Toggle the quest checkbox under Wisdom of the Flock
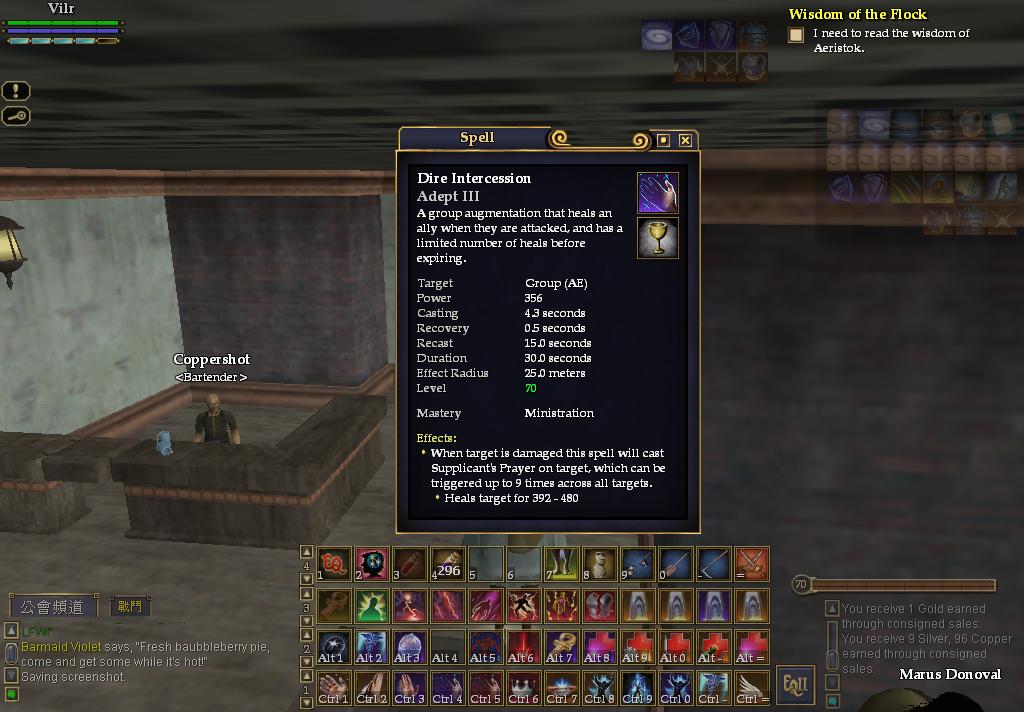The height and width of the screenshot is (712, 1024). coord(796,35)
